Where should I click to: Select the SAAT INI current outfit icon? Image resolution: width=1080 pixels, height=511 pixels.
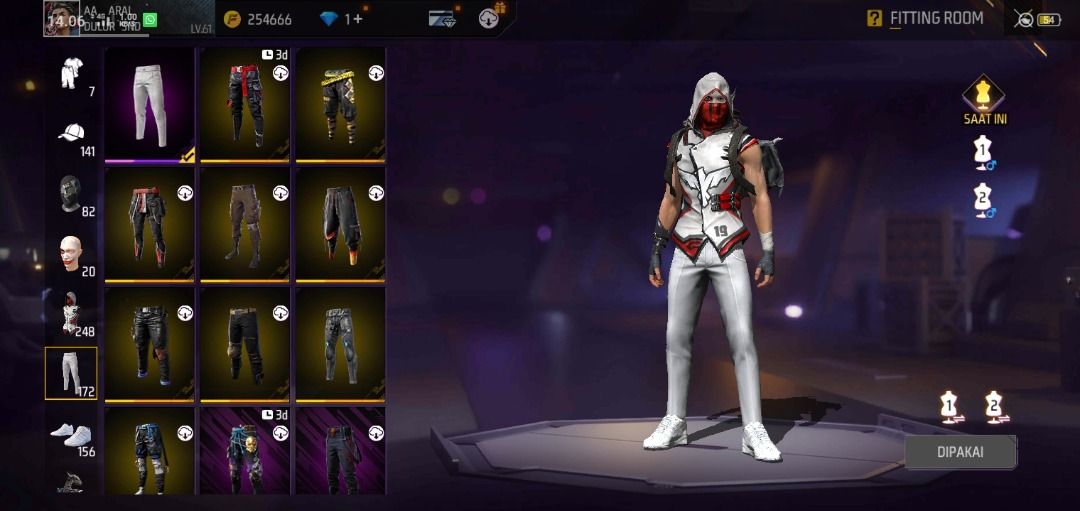coord(984,98)
